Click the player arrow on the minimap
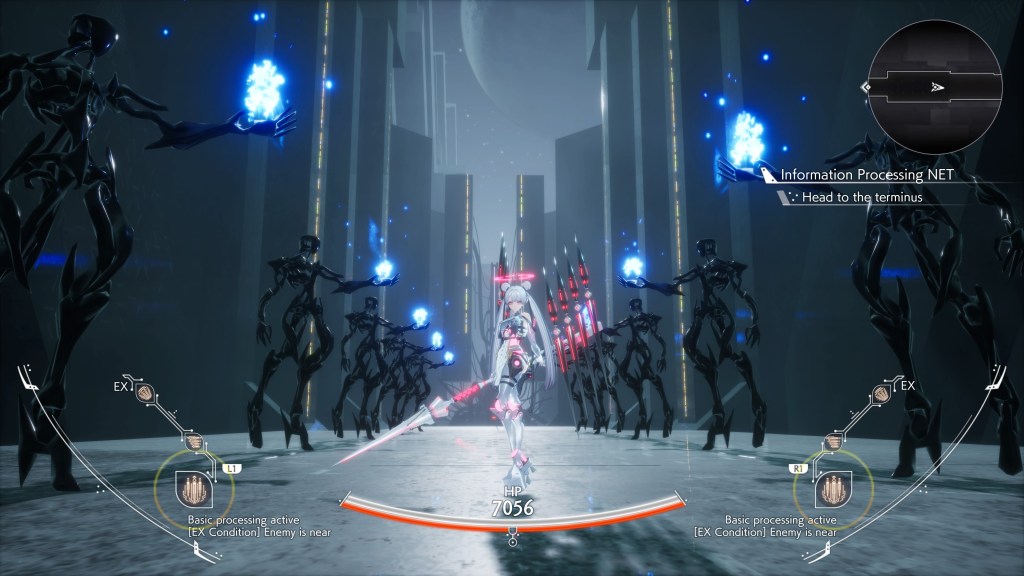 coord(935,88)
